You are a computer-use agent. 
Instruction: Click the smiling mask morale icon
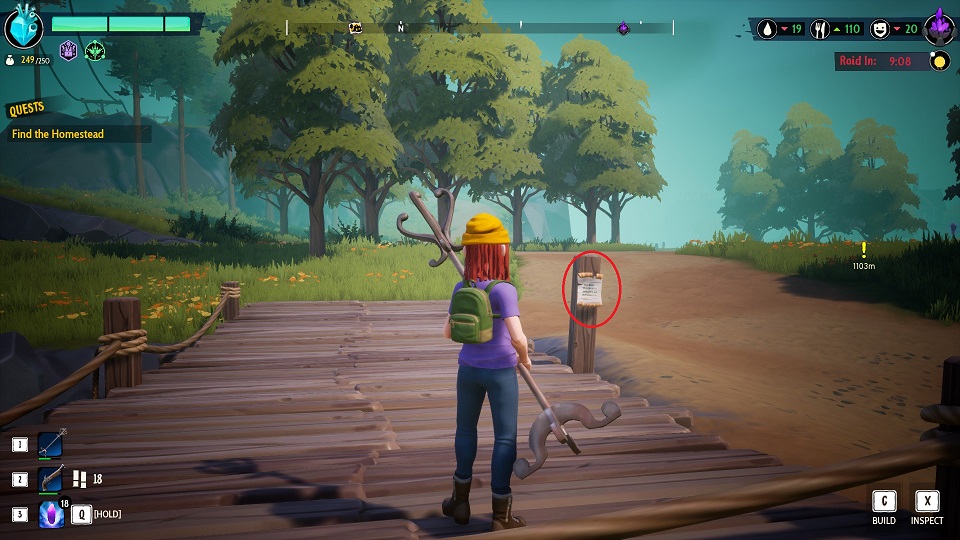tap(880, 29)
